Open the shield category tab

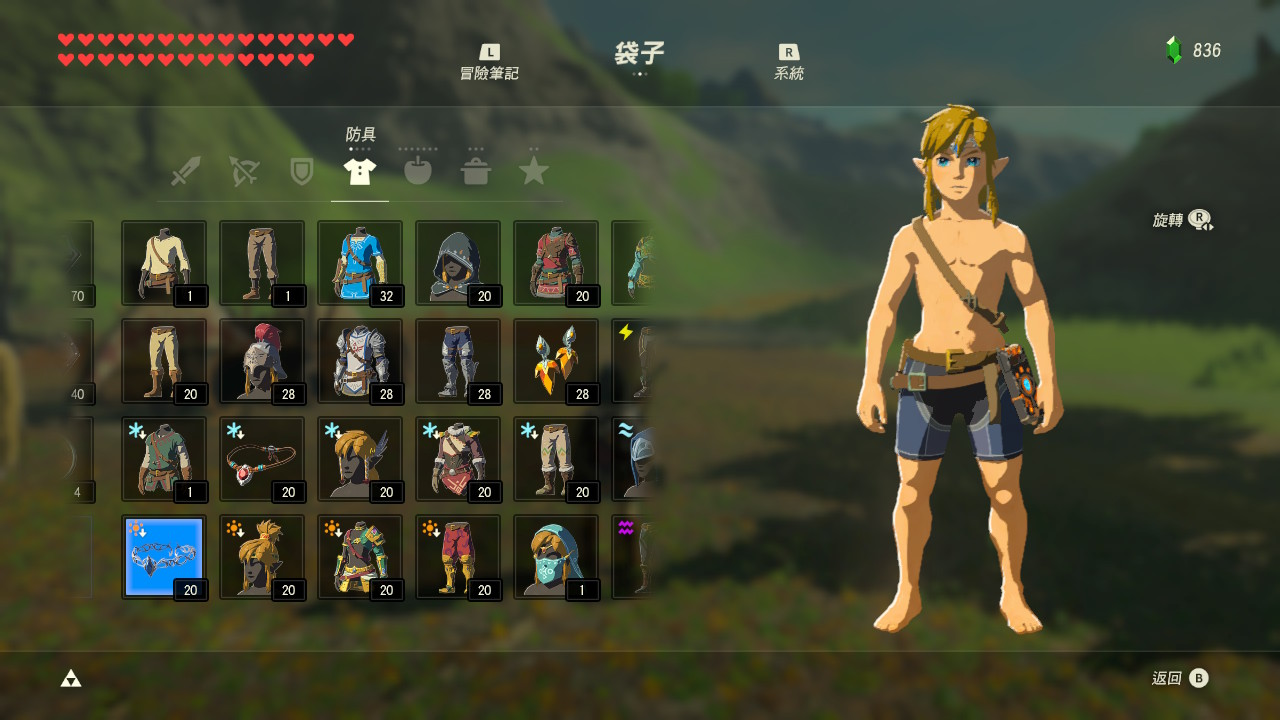coord(301,171)
